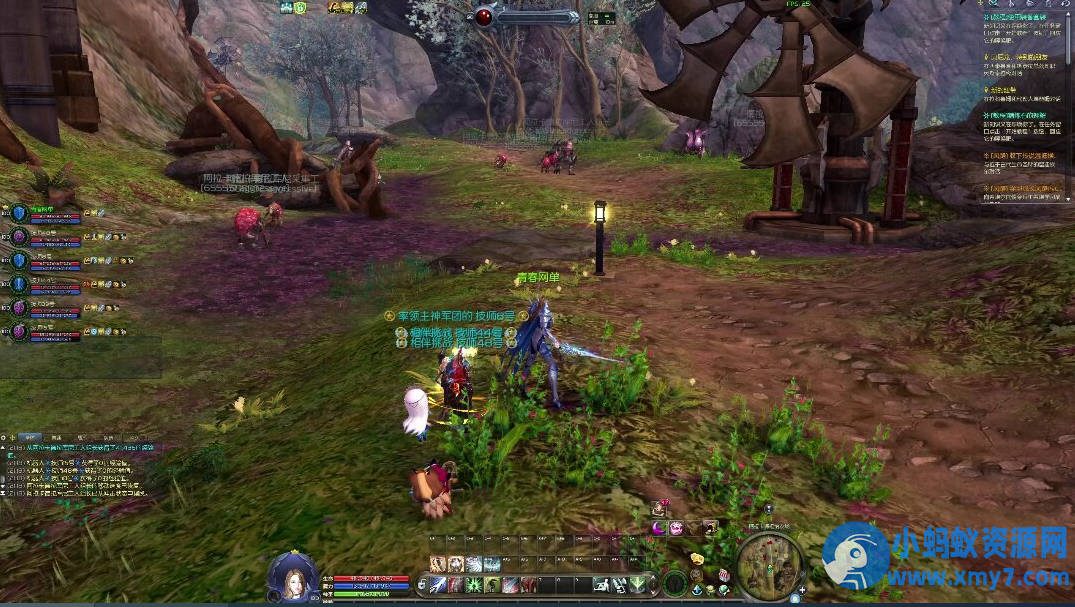Open the round green dial beside hotbar
The image size is (1075, 607).
(x=675, y=582)
